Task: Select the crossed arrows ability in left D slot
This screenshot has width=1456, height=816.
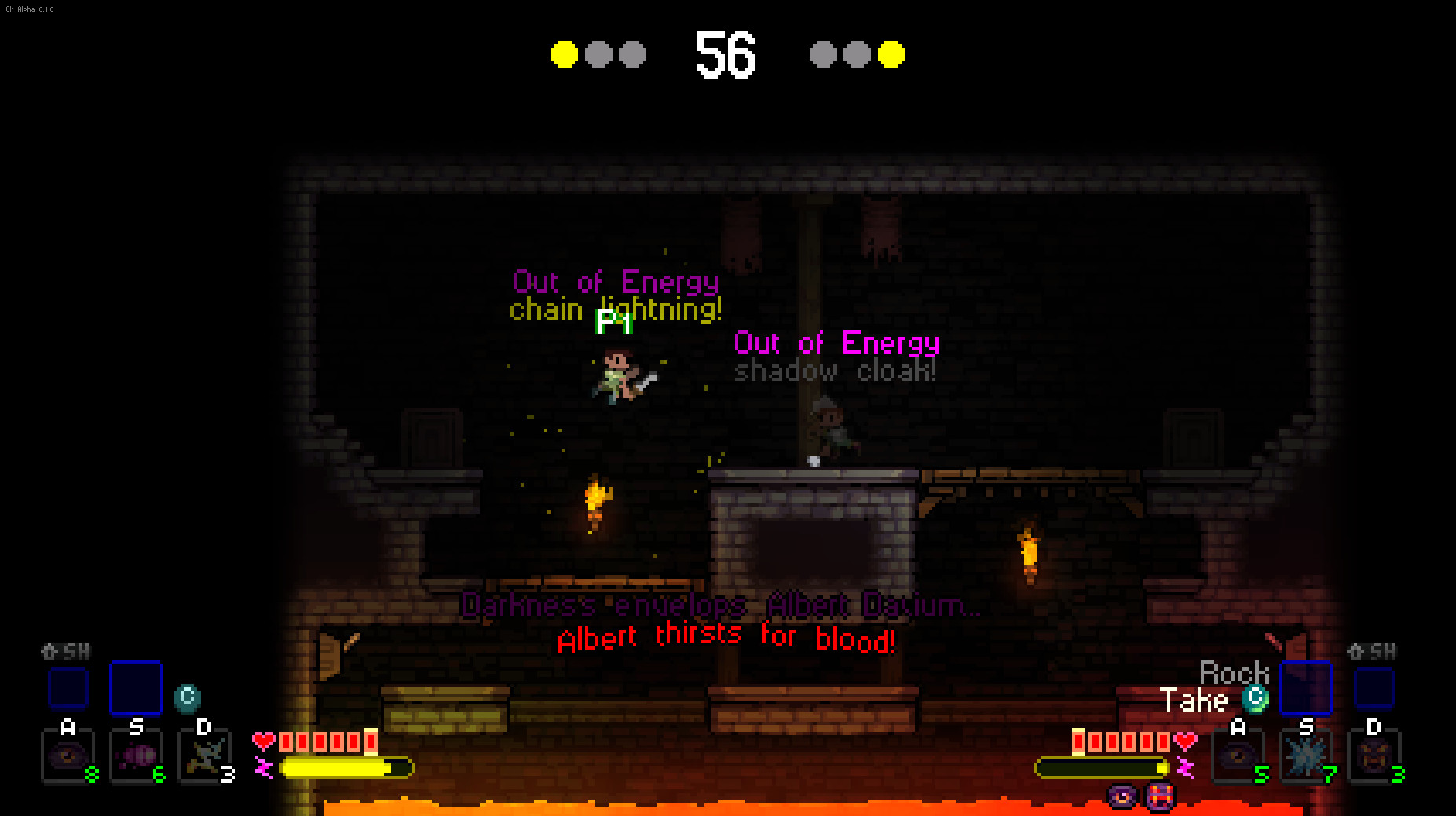Action: coord(203,756)
